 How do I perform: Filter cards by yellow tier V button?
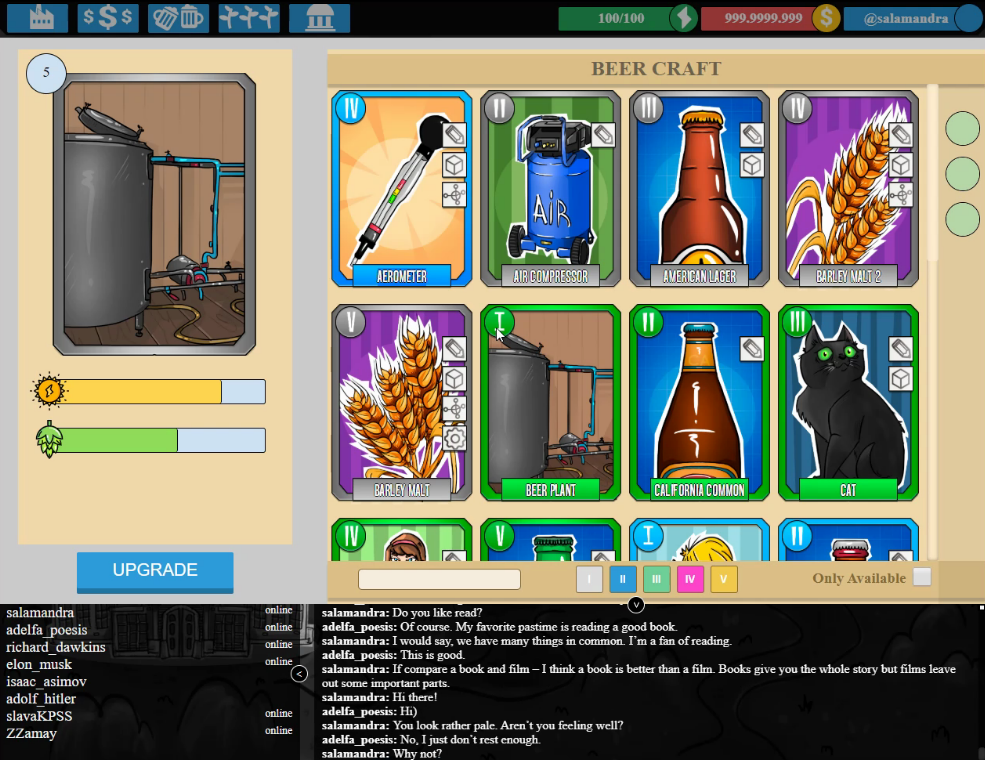click(x=724, y=579)
